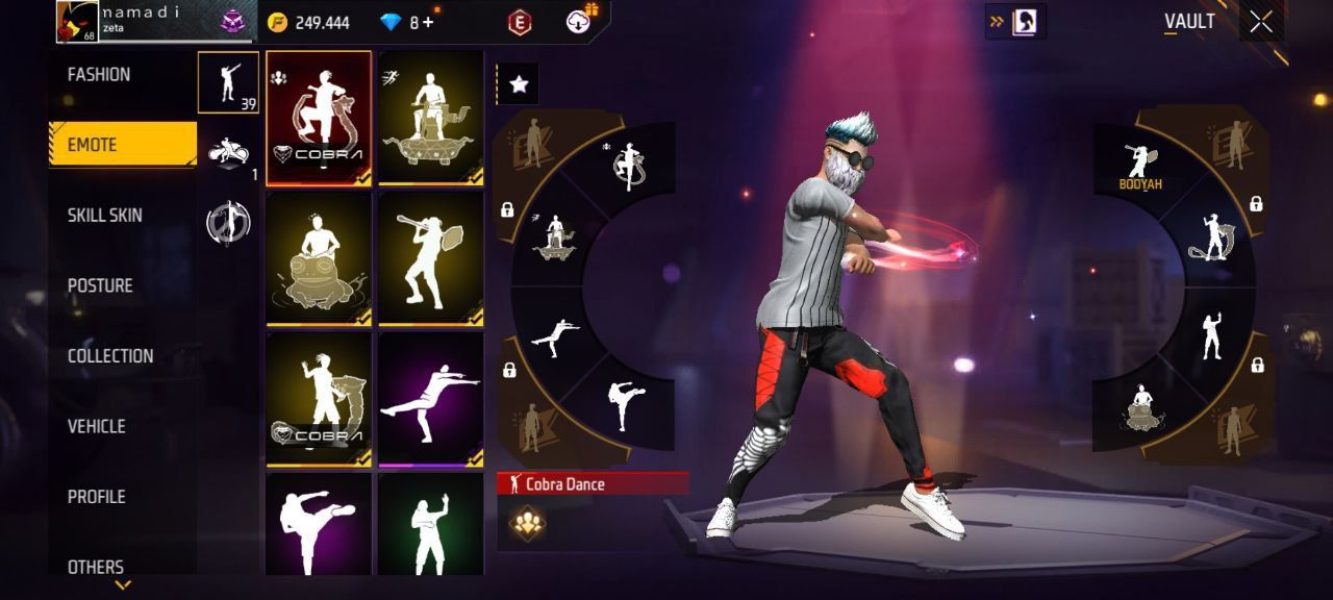This screenshot has height=600, width=1333.
Task: Open the player profile avatar
Action: pos(77,22)
